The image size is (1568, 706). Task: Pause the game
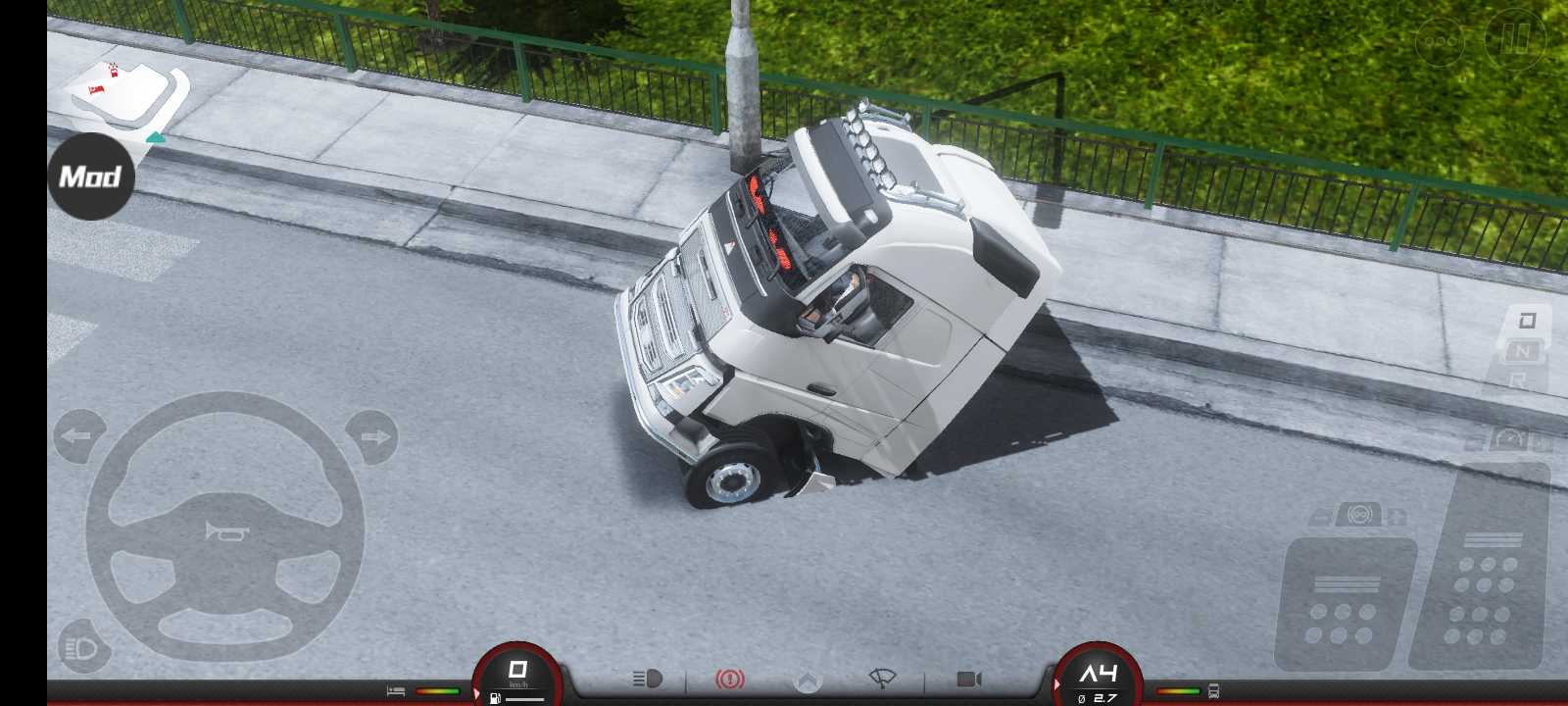(x=1514, y=39)
